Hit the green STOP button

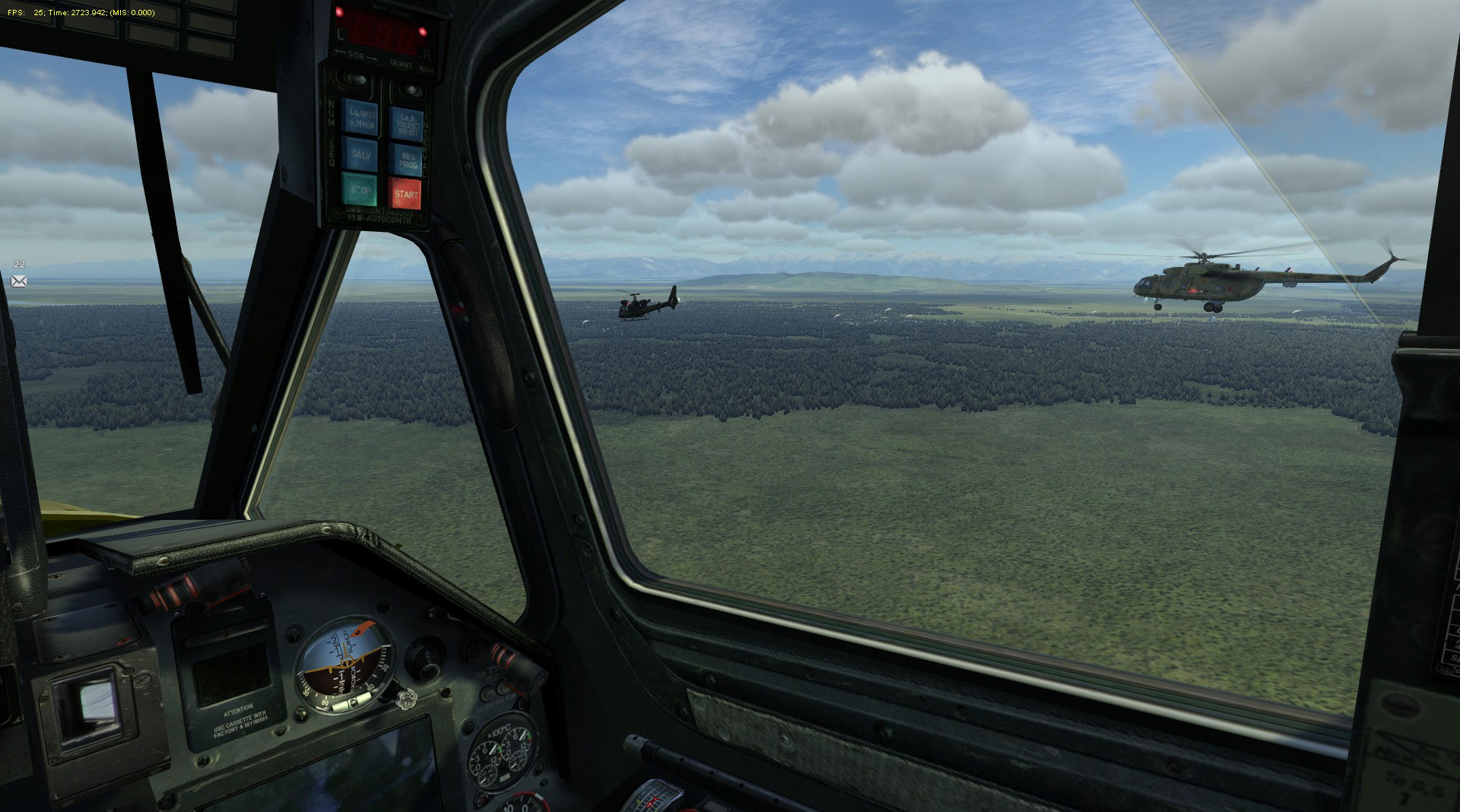359,190
